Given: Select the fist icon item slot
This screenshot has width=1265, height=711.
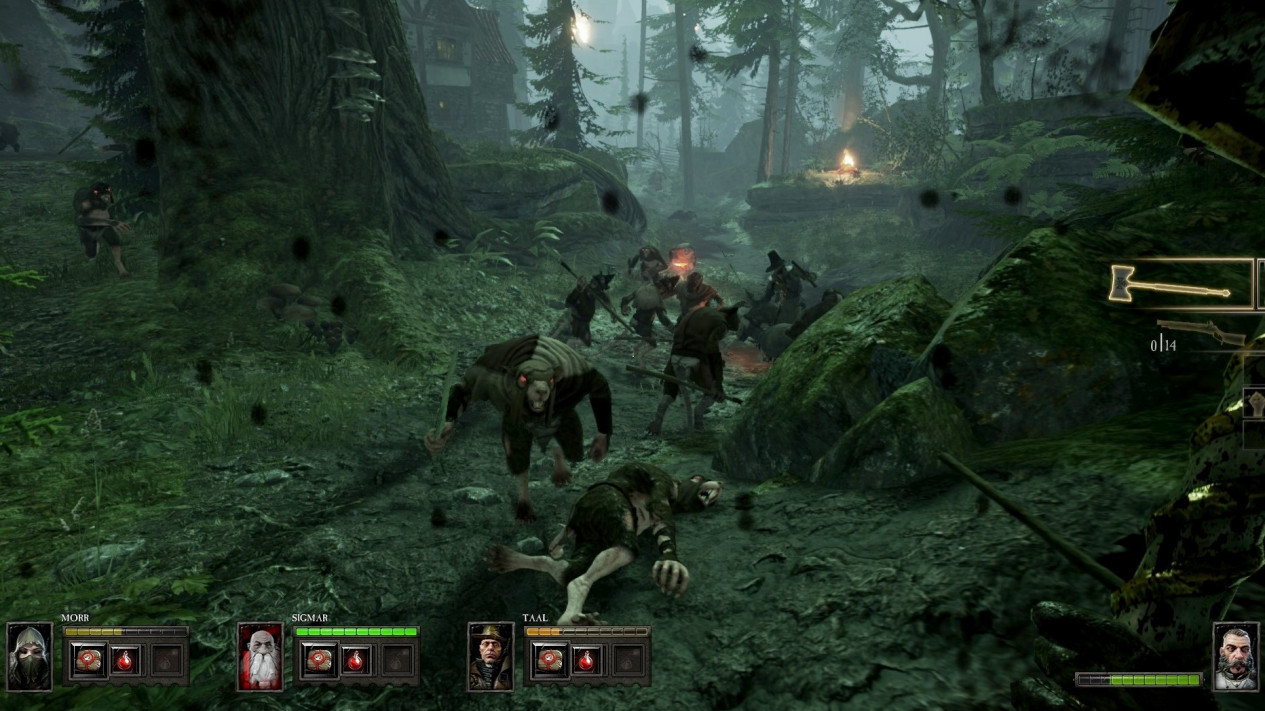Looking at the screenshot, I should (x=1256, y=403).
